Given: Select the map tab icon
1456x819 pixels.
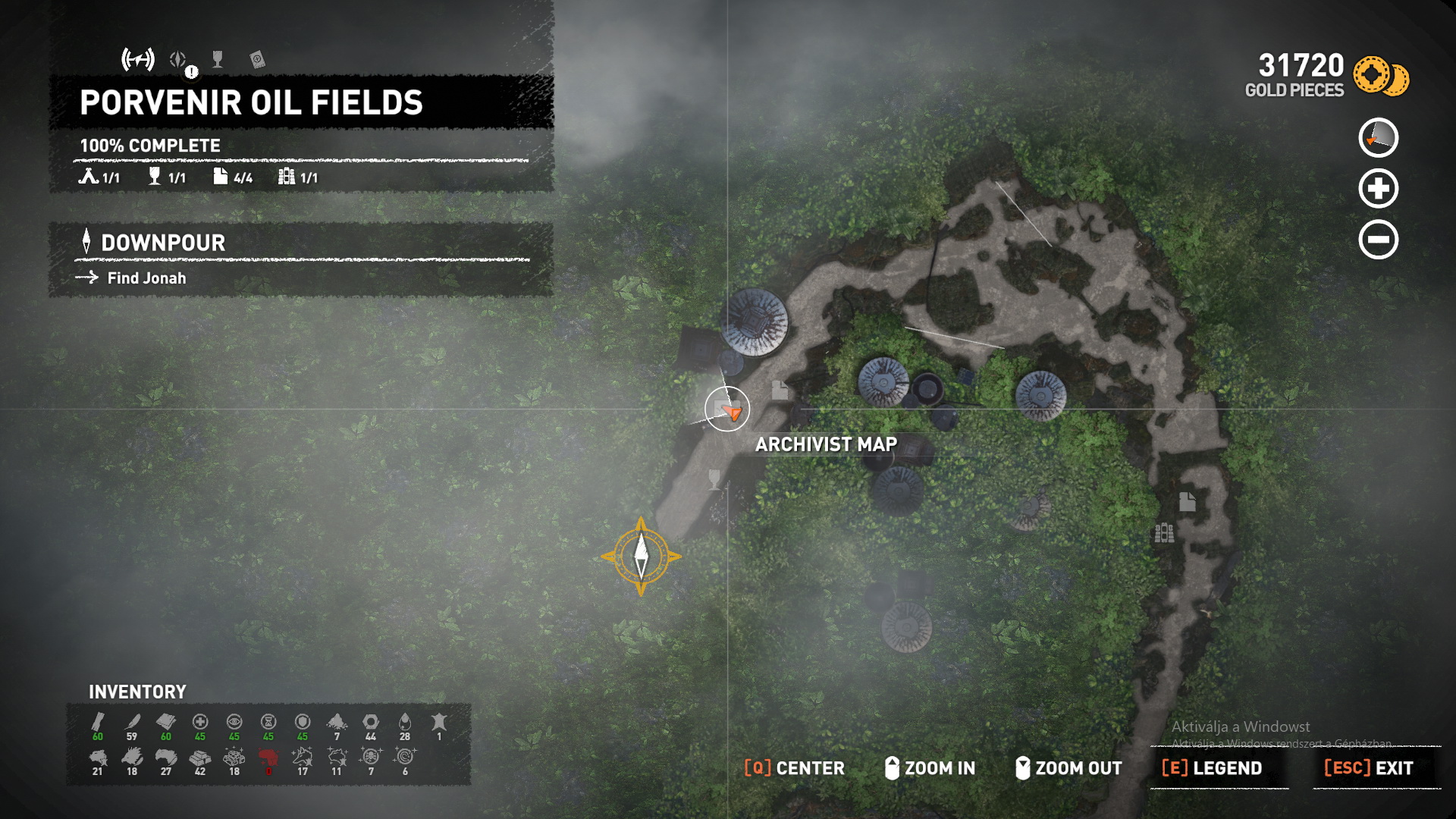Looking at the screenshot, I should point(138,59).
